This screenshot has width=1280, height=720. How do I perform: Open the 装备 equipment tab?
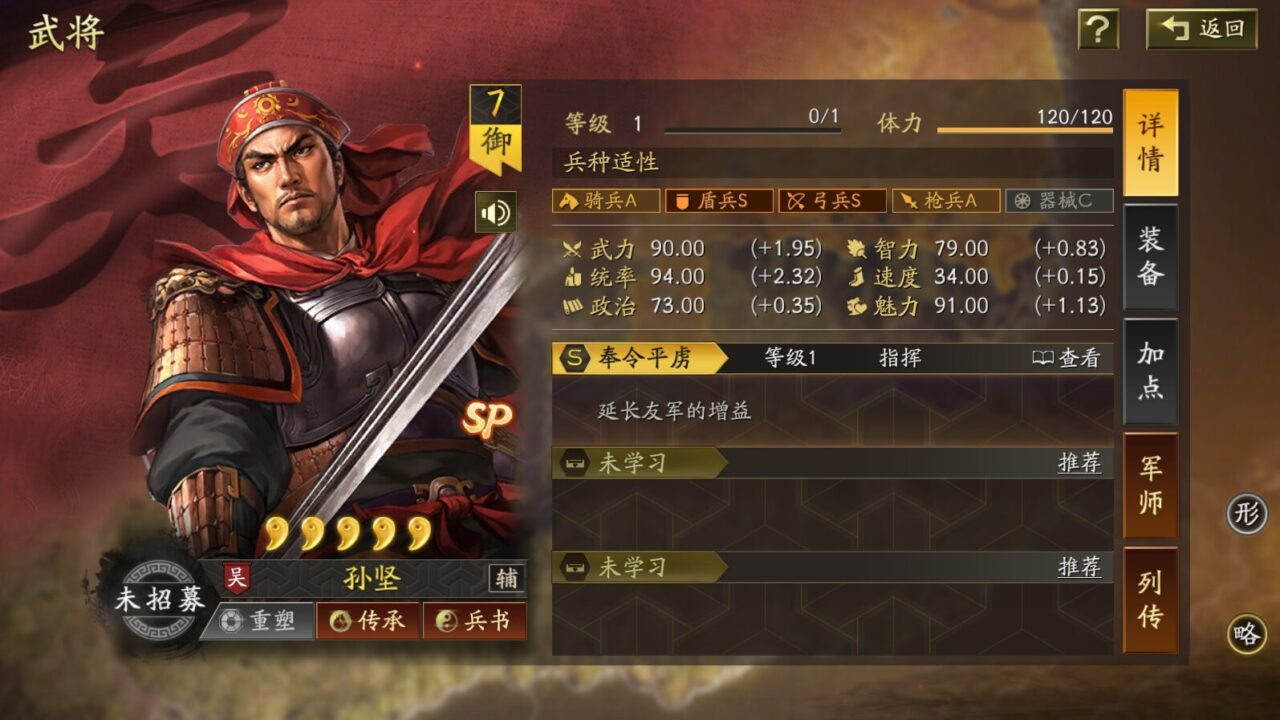[x=1150, y=256]
